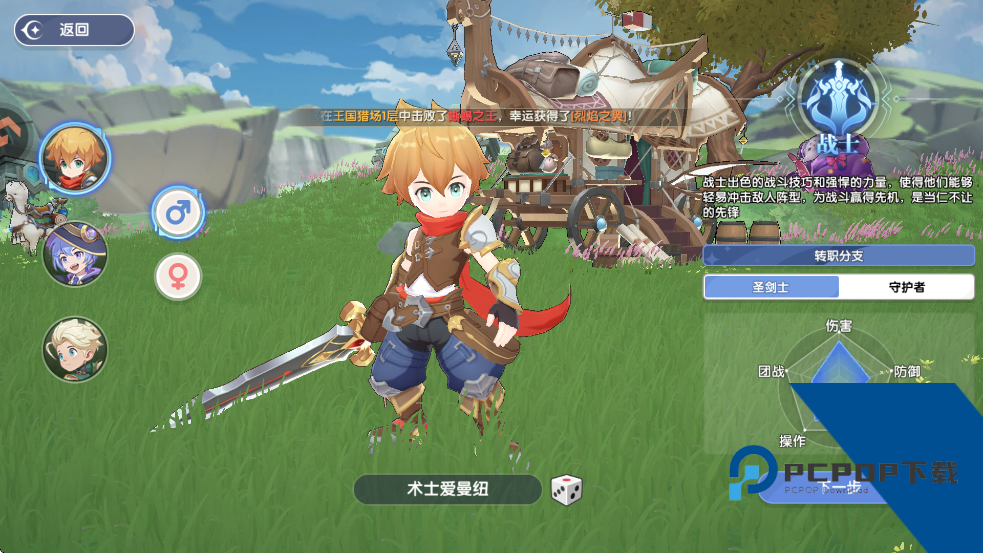
Task: Roll the dice for a random name
Action: (566, 490)
